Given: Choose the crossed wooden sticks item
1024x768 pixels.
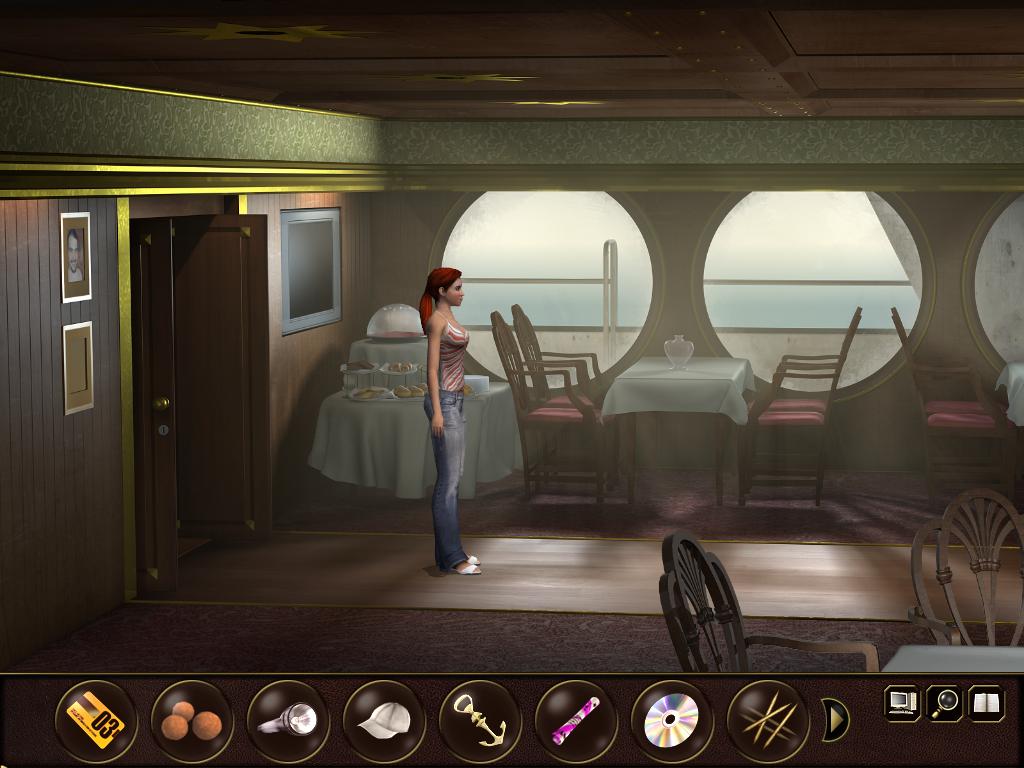Looking at the screenshot, I should (x=768, y=720).
